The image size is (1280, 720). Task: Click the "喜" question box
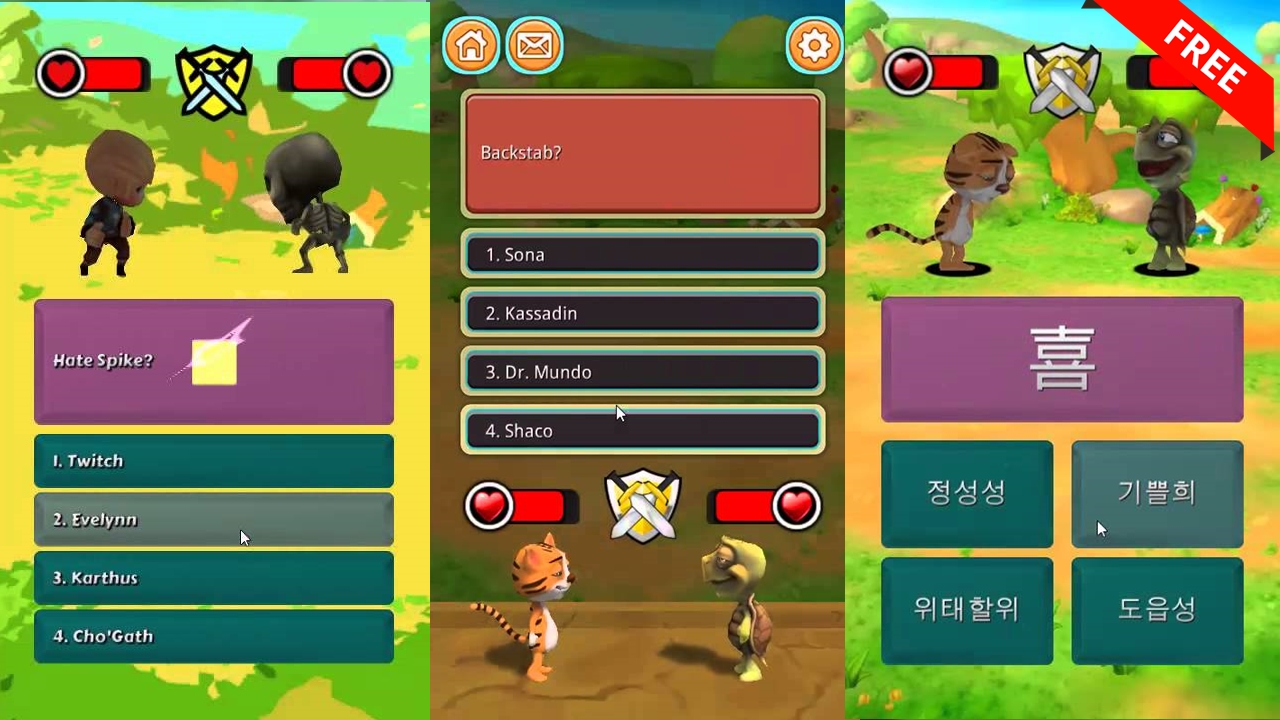[x=1062, y=358]
